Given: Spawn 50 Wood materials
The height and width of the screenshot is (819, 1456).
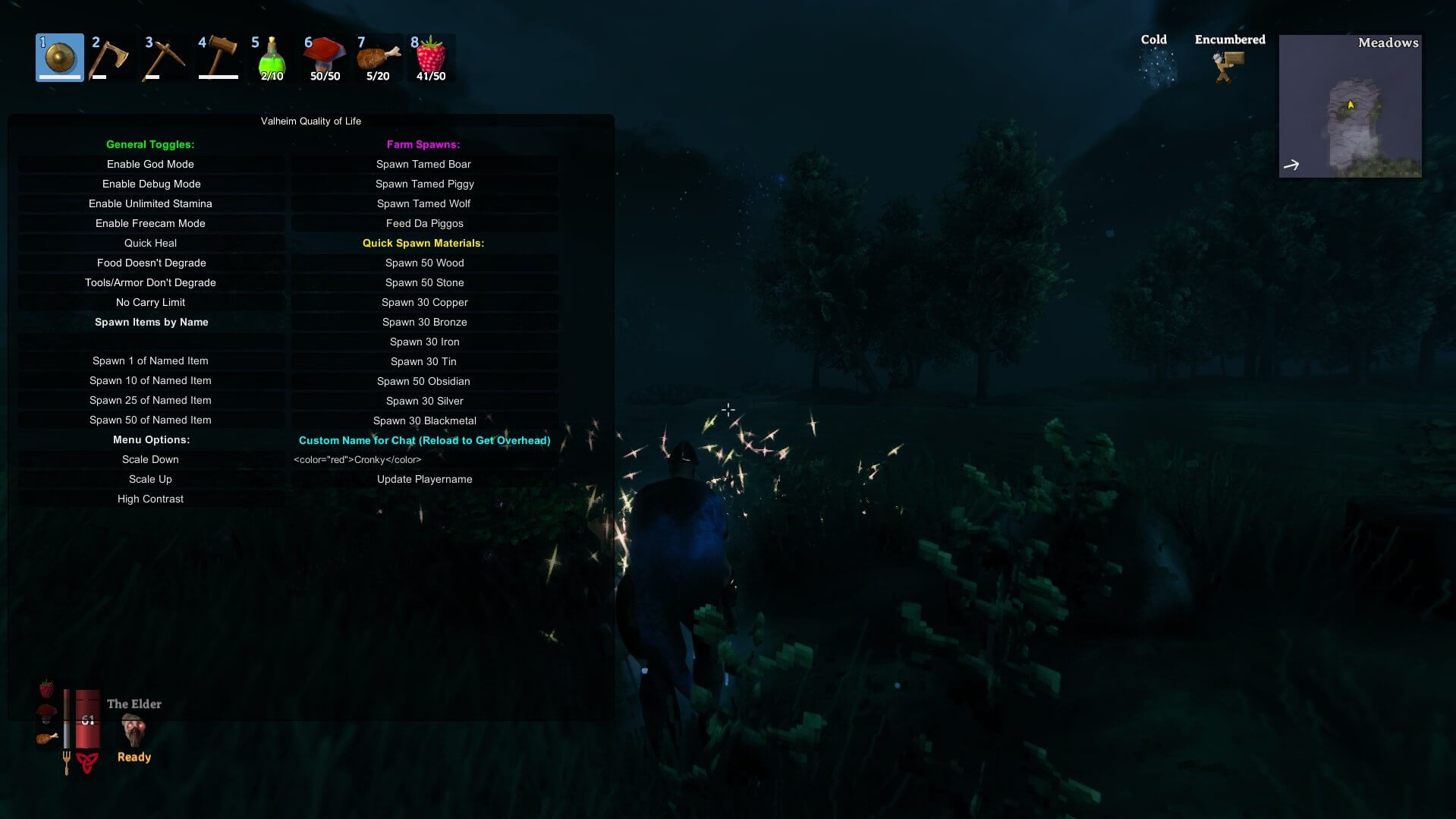Looking at the screenshot, I should [424, 263].
